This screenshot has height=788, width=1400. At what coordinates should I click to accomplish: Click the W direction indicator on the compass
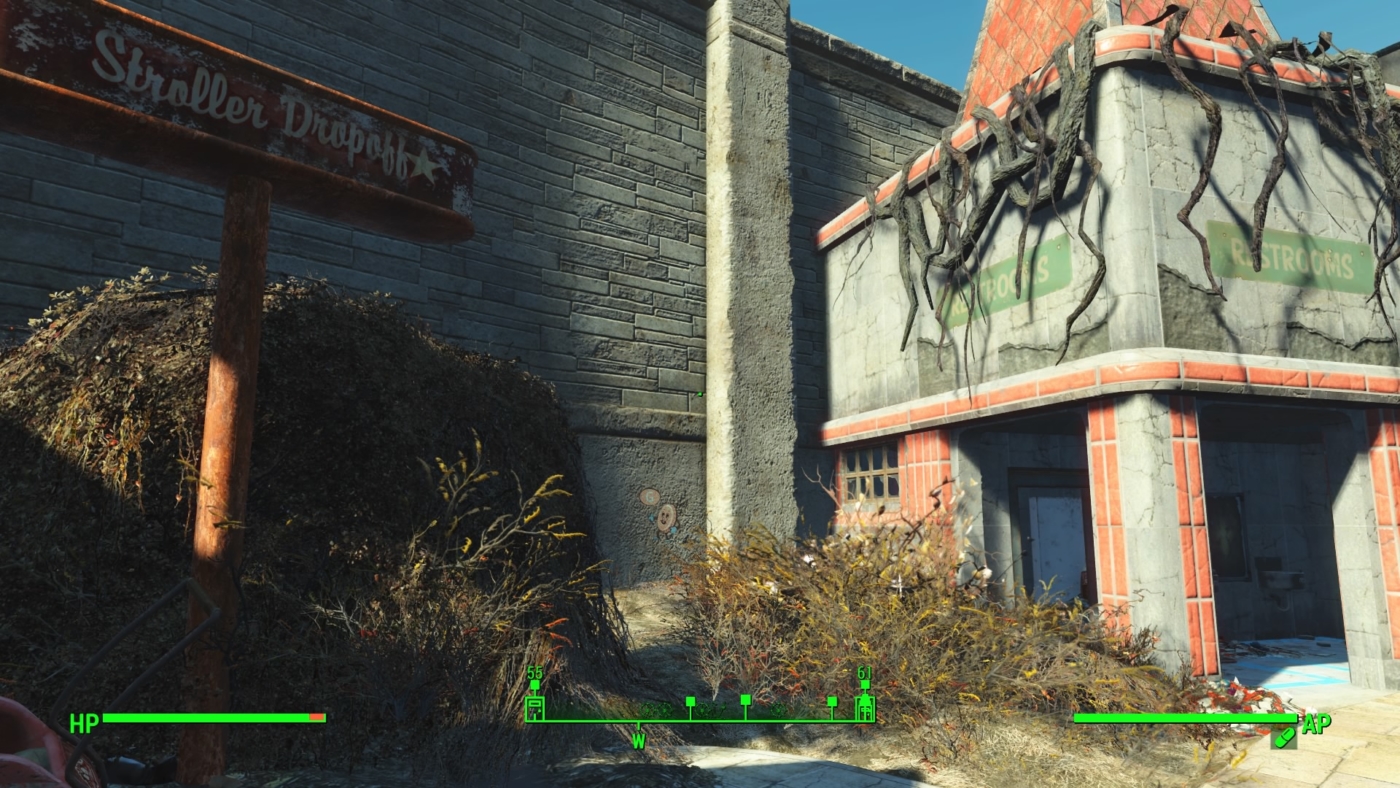pos(639,742)
